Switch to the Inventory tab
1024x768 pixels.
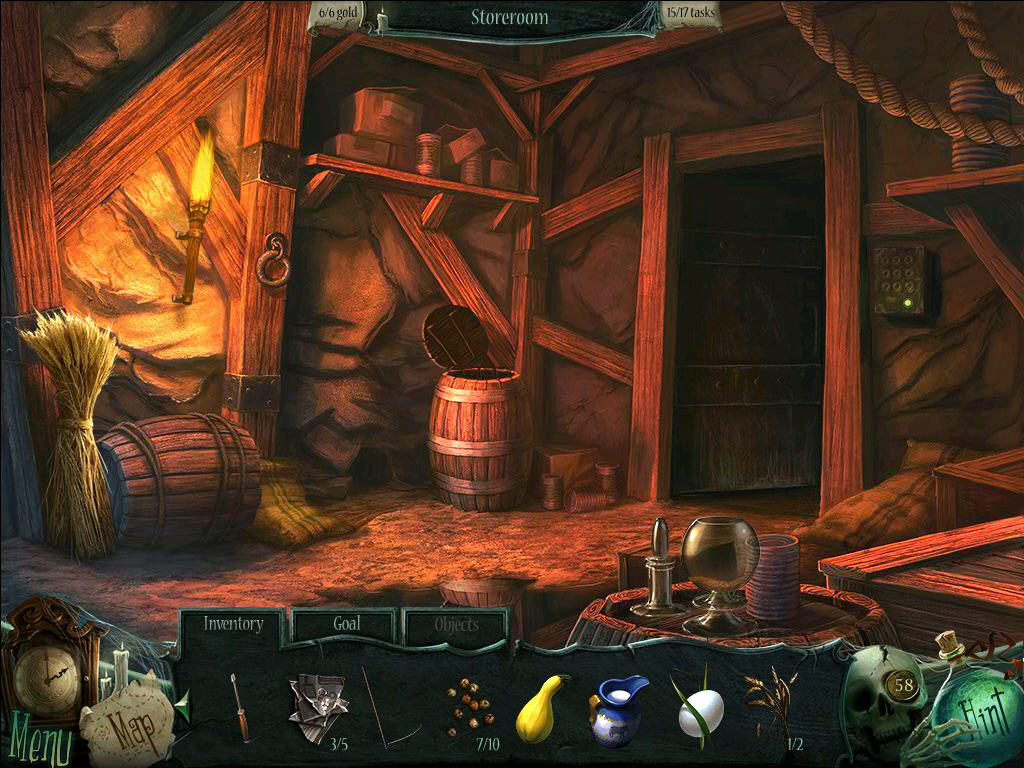point(233,625)
